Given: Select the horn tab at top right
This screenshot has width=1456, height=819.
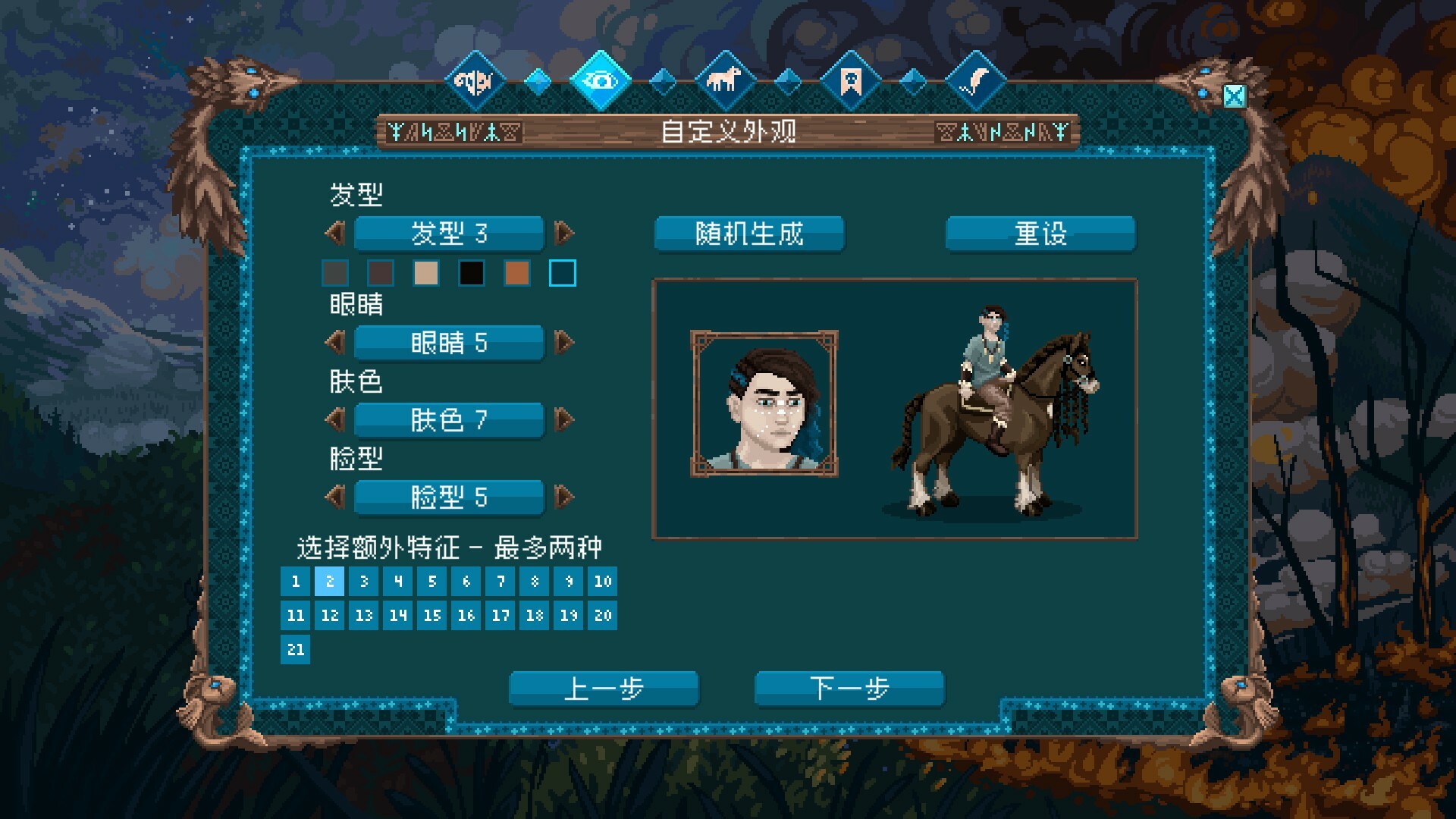Looking at the screenshot, I should (975, 80).
